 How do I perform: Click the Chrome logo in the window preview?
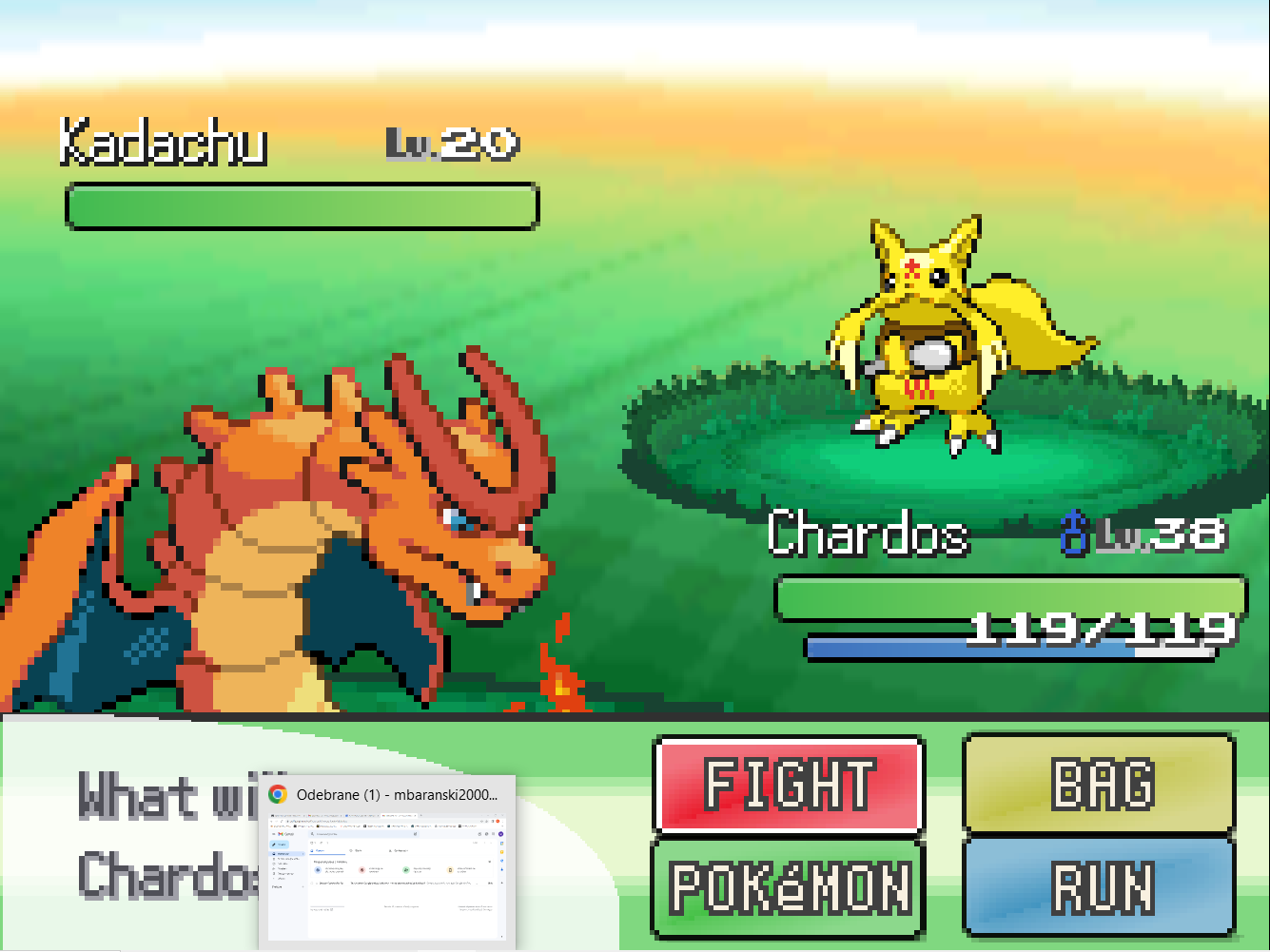click(x=276, y=794)
